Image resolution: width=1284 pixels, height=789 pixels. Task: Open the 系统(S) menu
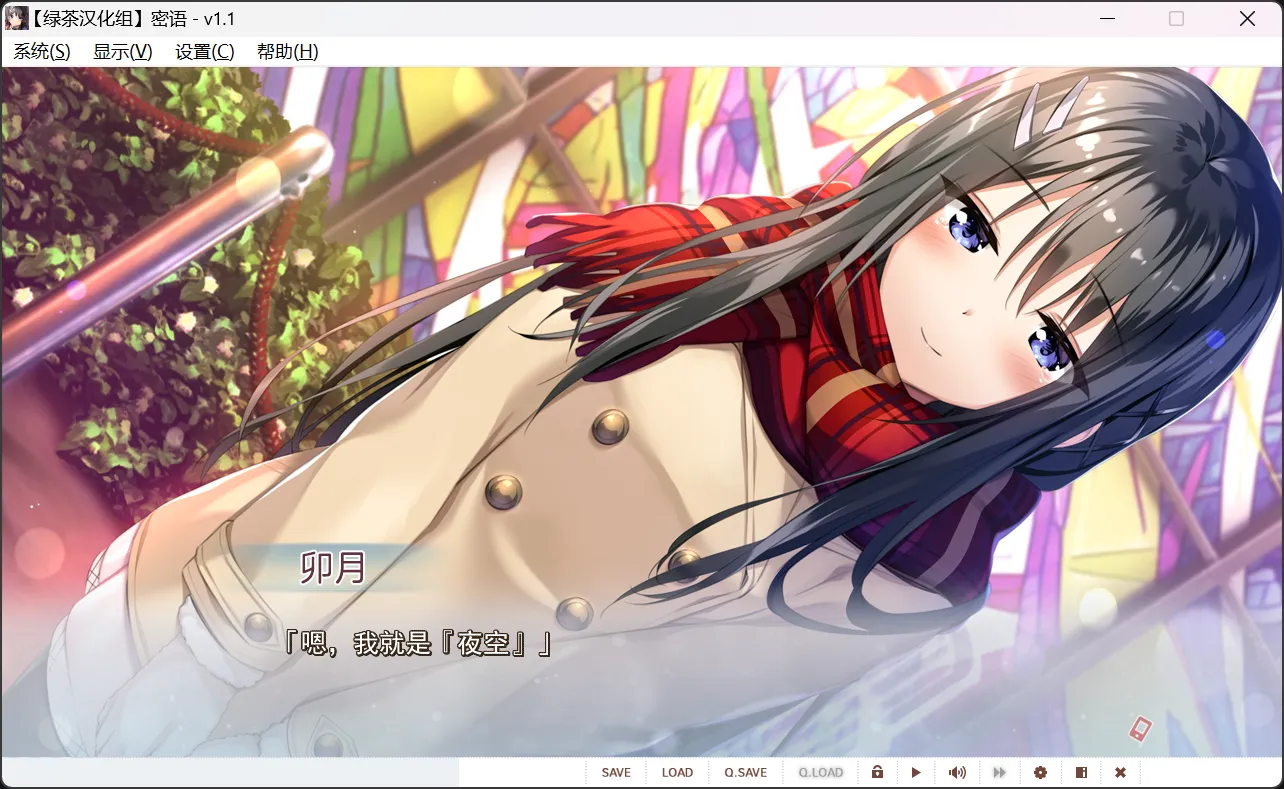pos(41,51)
